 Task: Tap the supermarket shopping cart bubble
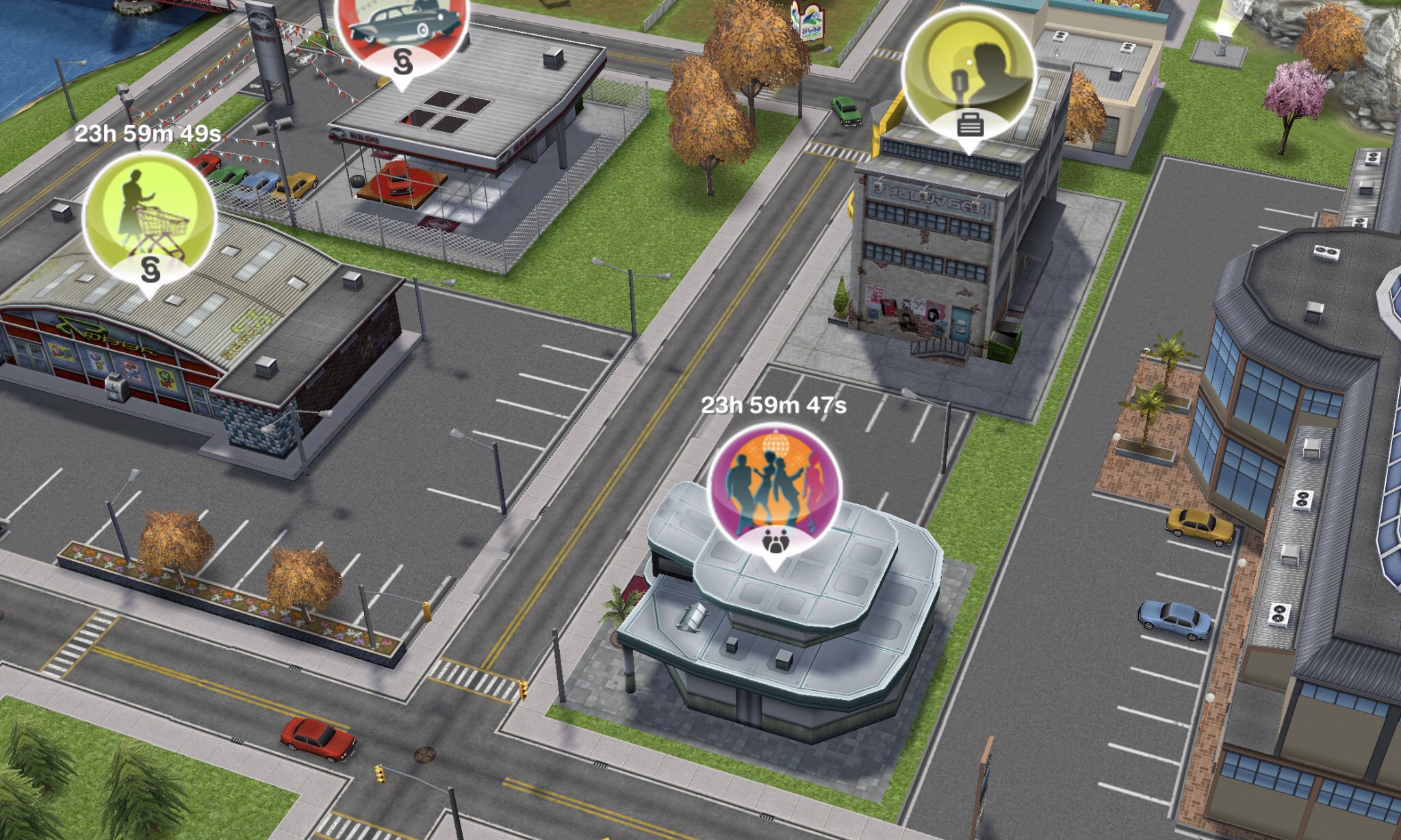coord(149,218)
